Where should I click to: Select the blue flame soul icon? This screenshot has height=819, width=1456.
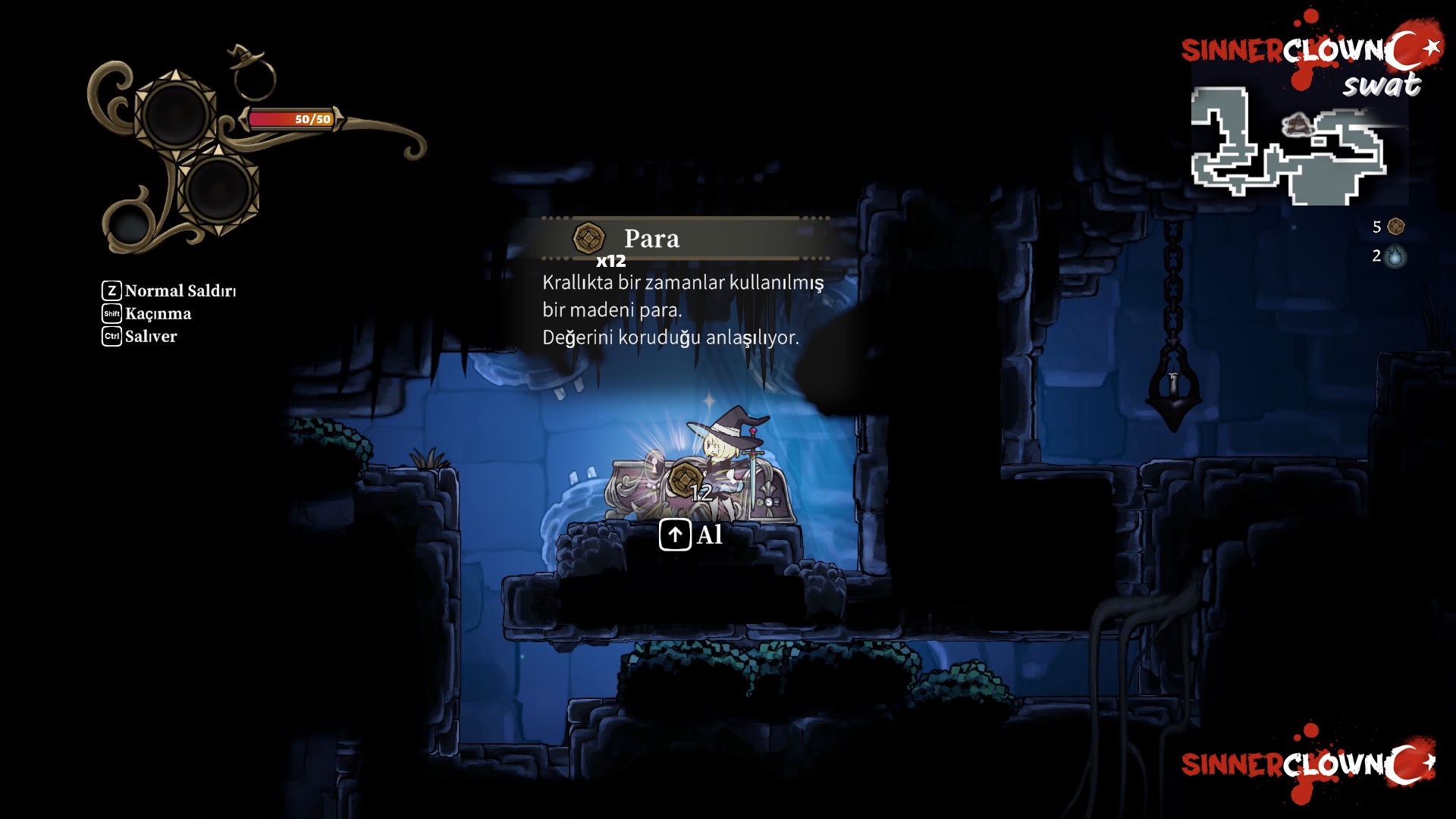[1395, 257]
